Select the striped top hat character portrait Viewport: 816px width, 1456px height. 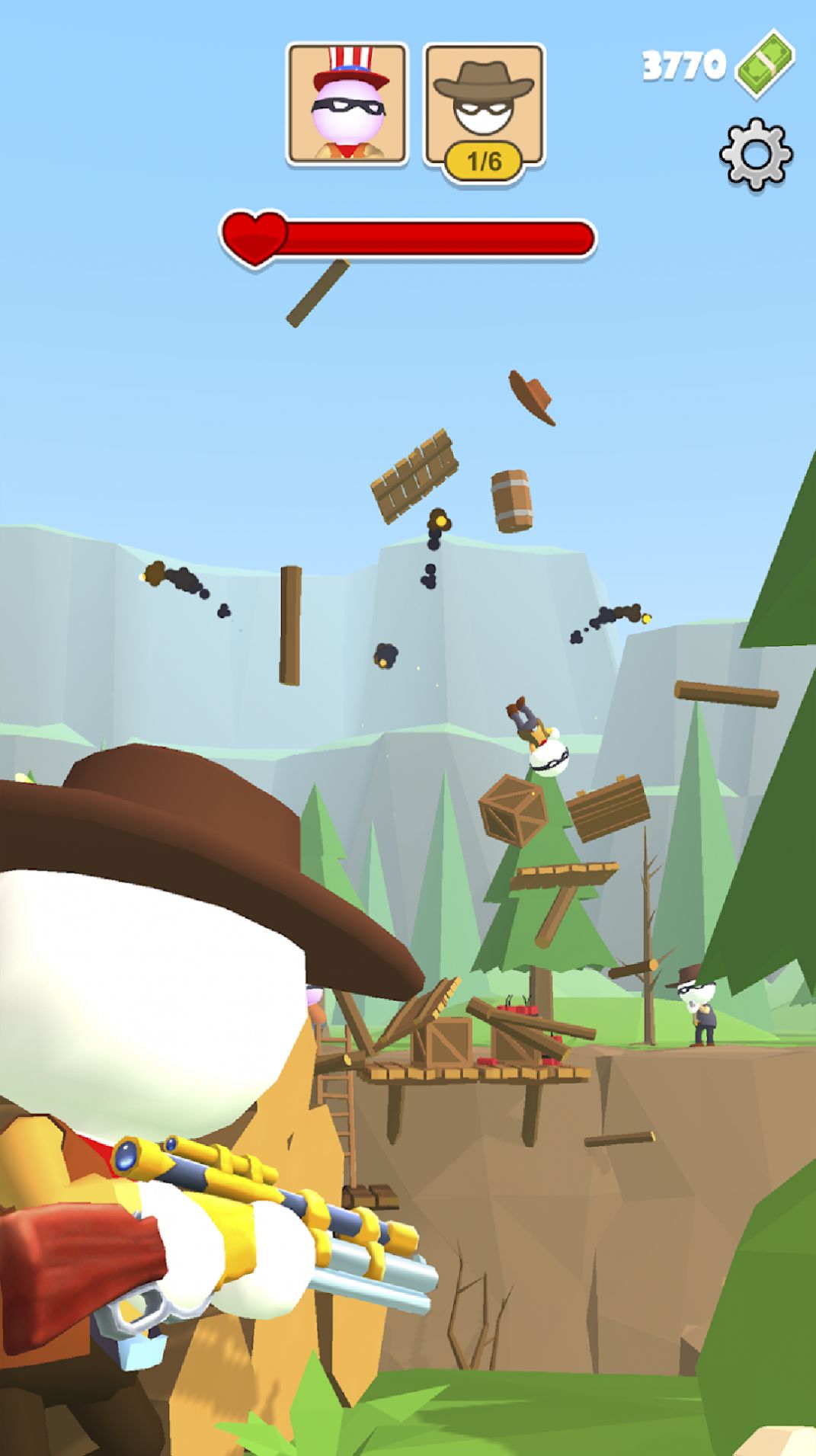(x=347, y=104)
